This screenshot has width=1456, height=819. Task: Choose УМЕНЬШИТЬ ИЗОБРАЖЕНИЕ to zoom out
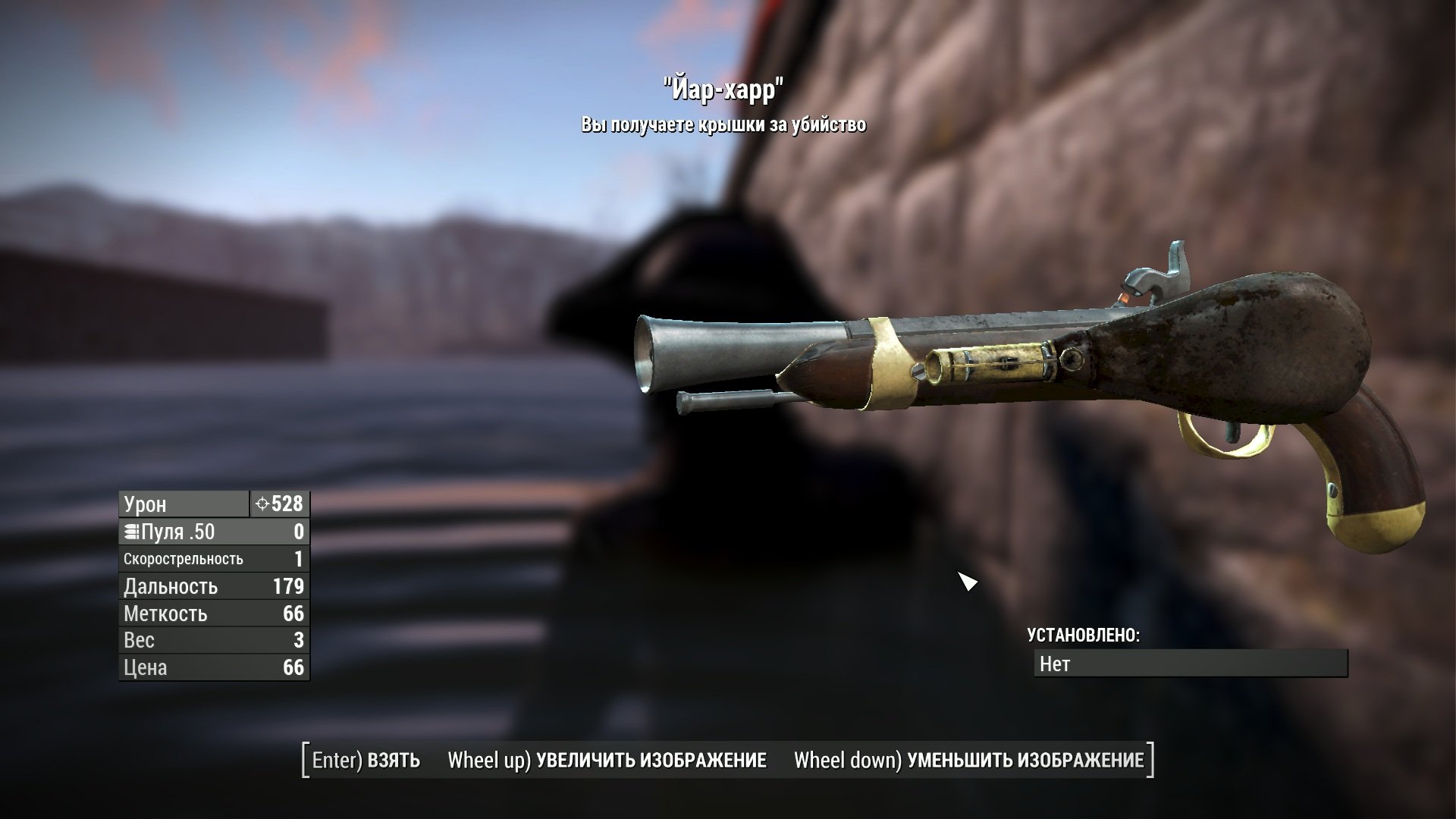coord(968,761)
